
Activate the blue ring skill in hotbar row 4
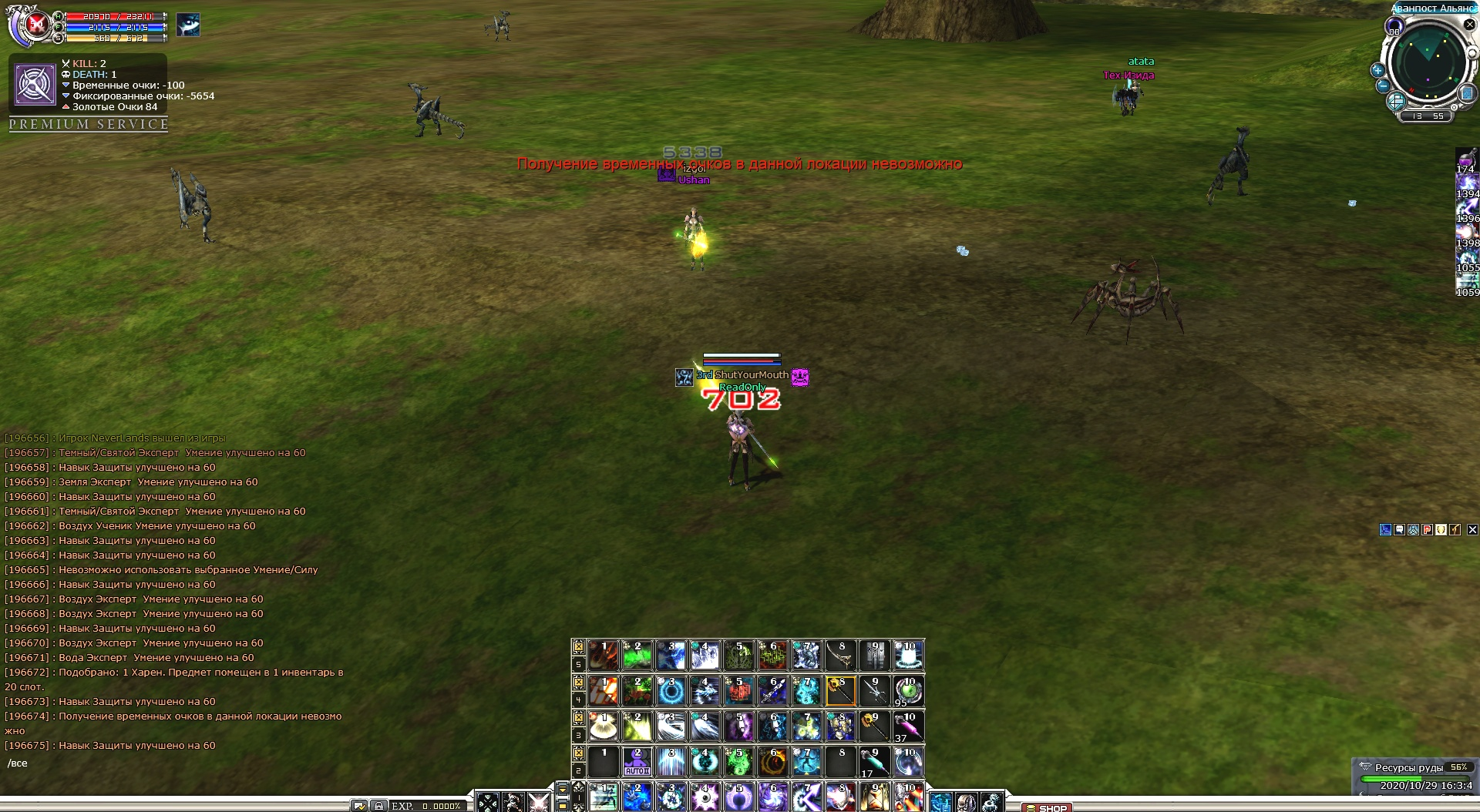[x=671, y=691]
